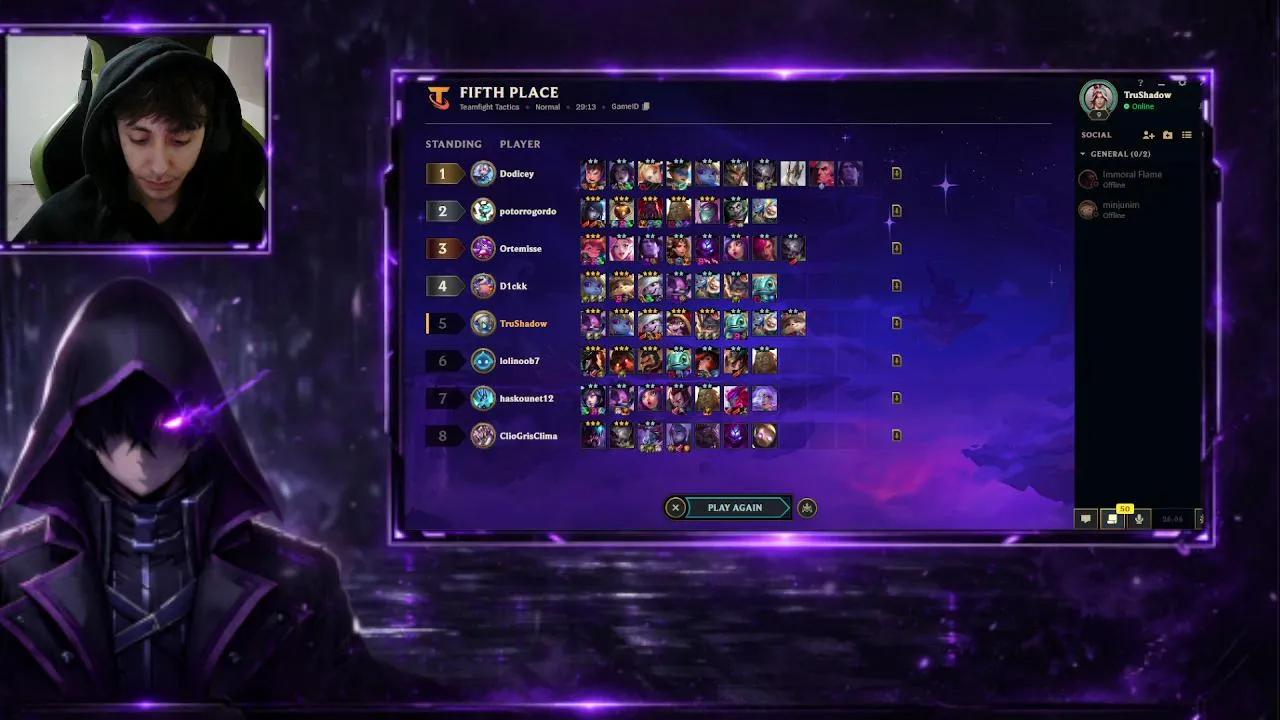Toggle the Online status indicator for TruShadow
This screenshot has width=1280, height=720.
1127,106
